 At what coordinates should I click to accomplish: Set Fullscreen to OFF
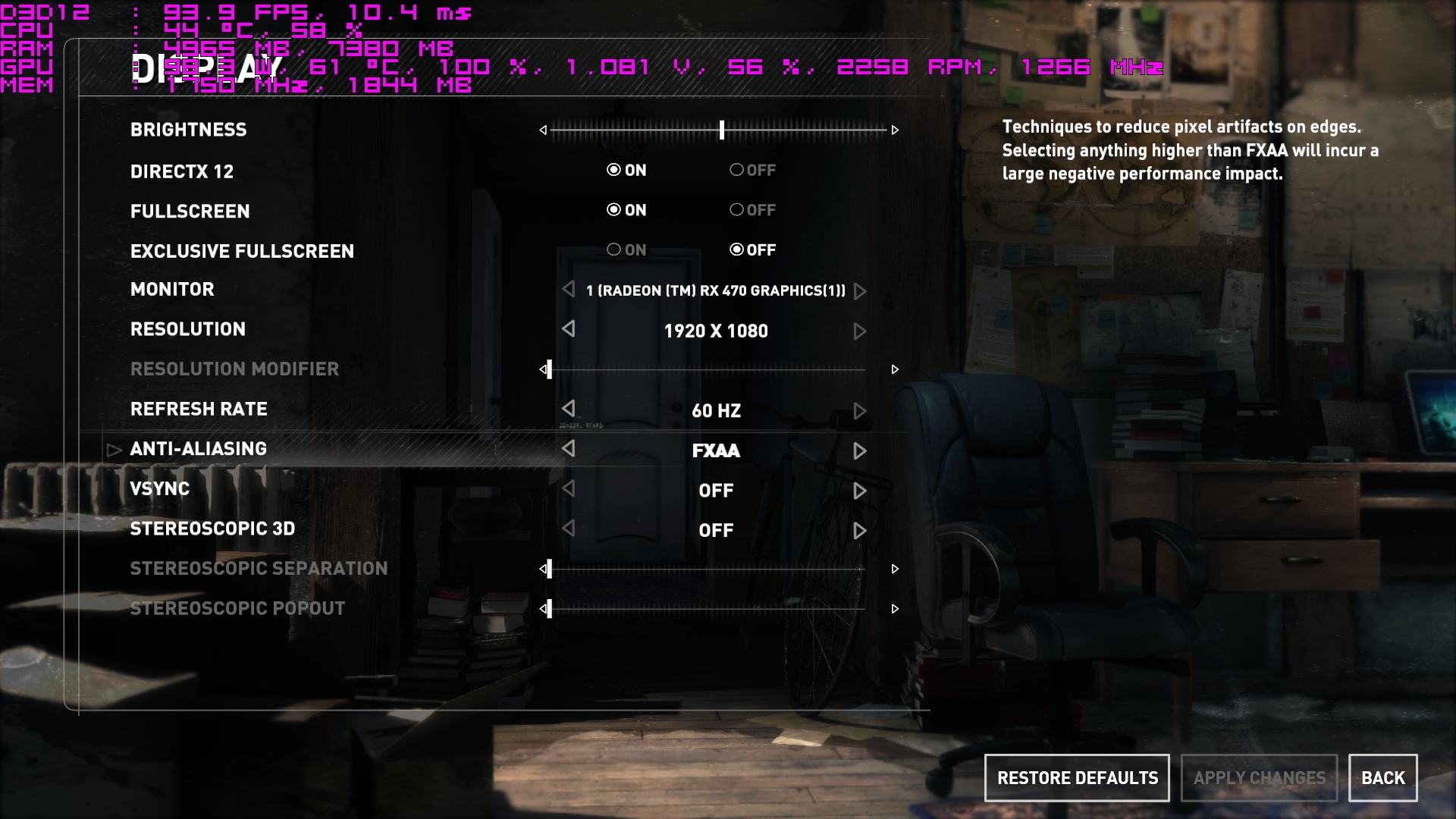point(752,210)
